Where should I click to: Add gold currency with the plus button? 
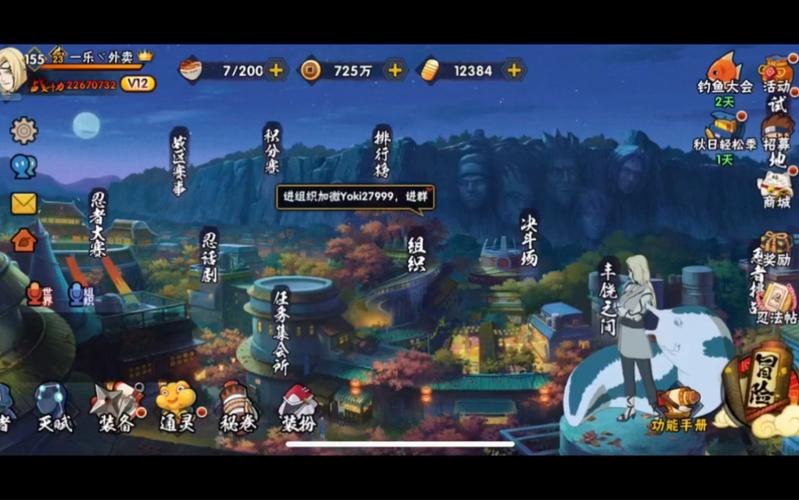[514, 70]
